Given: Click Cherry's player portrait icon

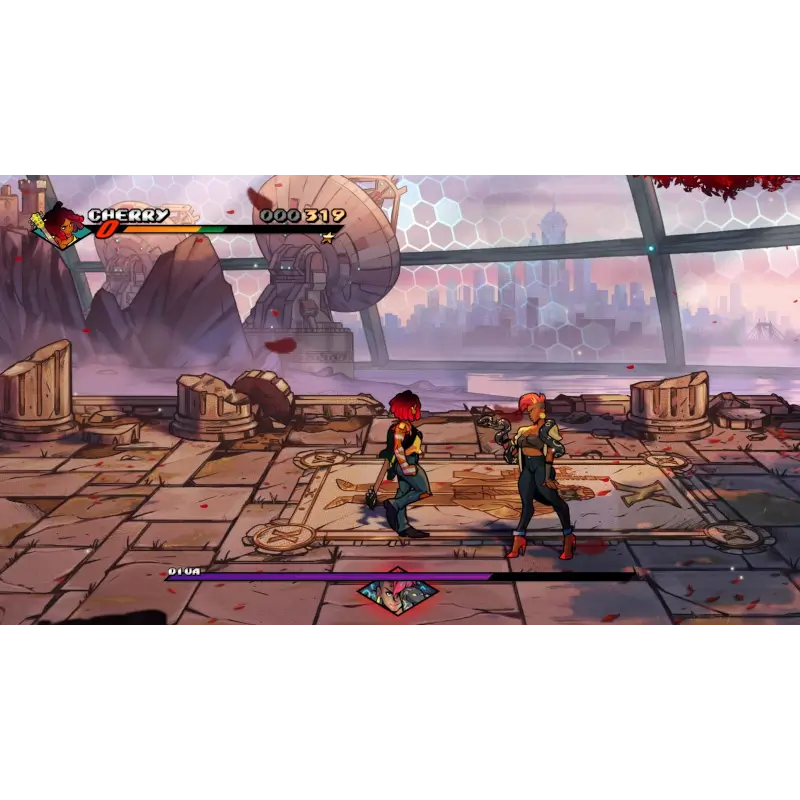Looking at the screenshot, I should (61, 228).
